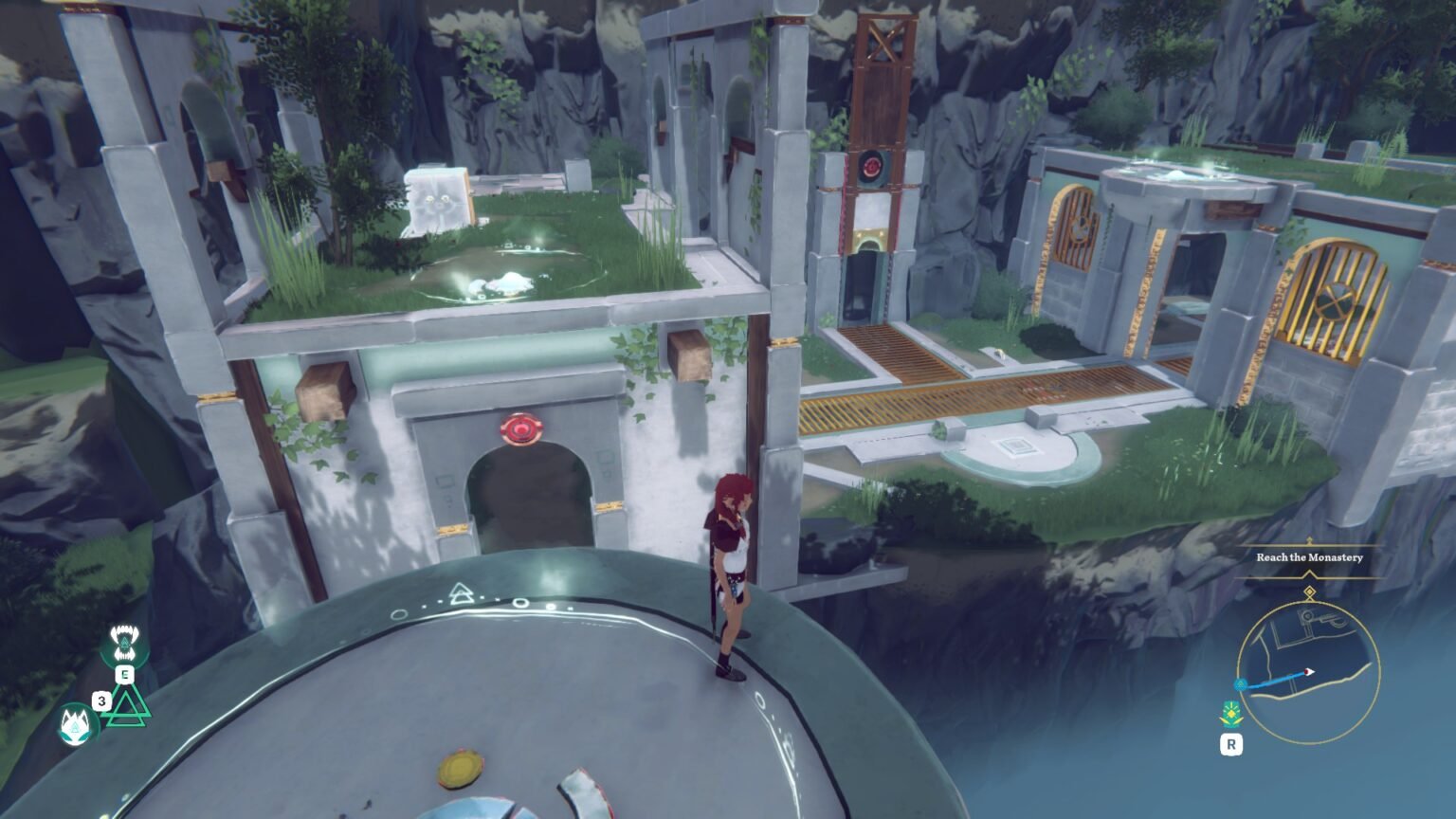Activate the double-triangle ability with 3 charges

pos(125,705)
